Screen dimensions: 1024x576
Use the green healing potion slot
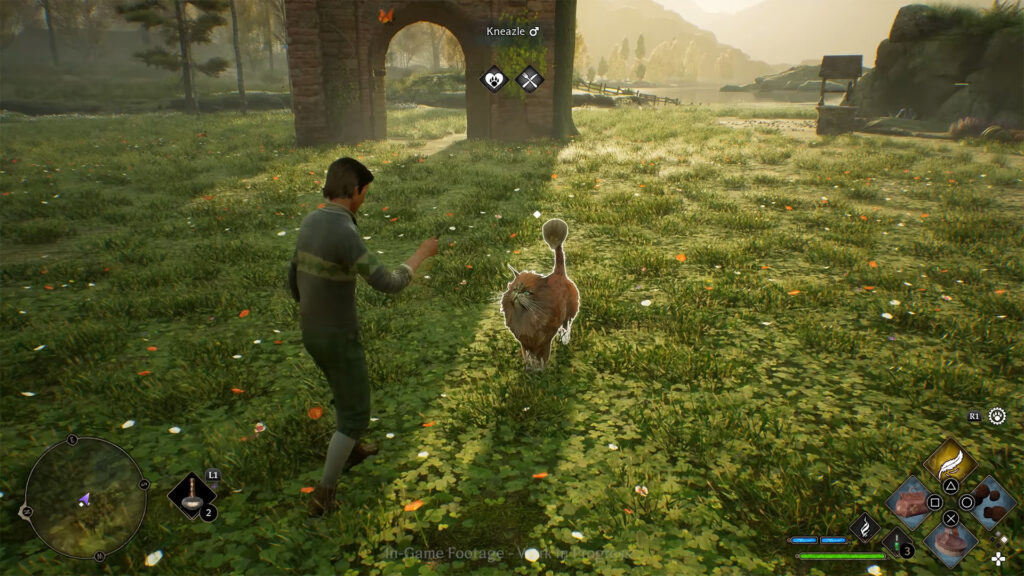tap(896, 545)
